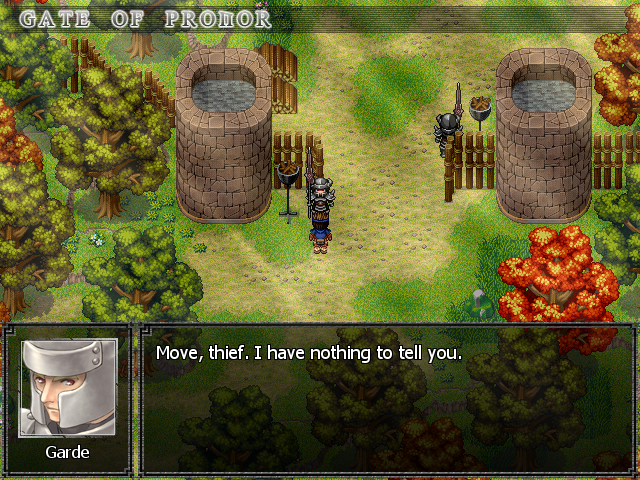Advance Garde's dialogue message box
The image size is (640, 480).
coord(386,400)
